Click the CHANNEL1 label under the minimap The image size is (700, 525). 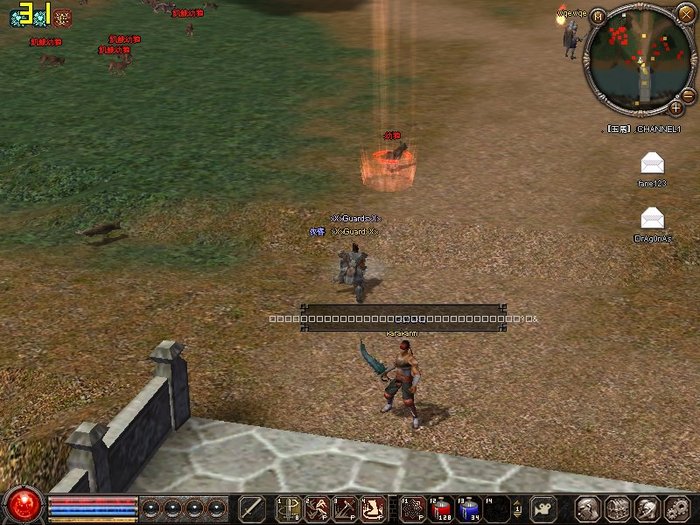click(661, 129)
